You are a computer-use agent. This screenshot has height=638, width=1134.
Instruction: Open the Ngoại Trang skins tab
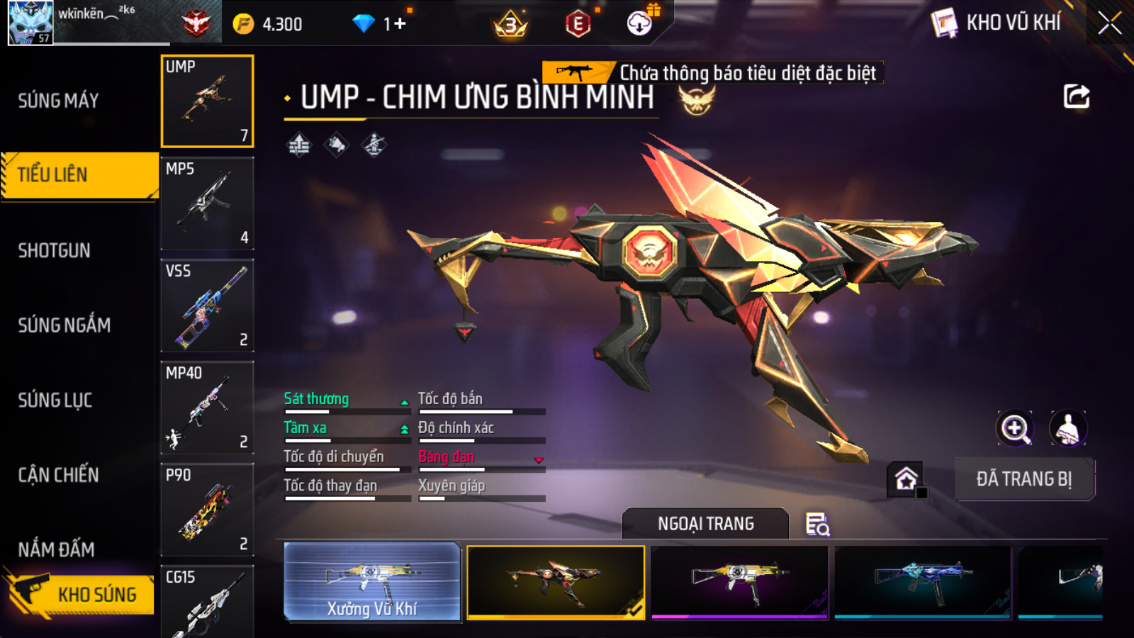click(x=705, y=523)
